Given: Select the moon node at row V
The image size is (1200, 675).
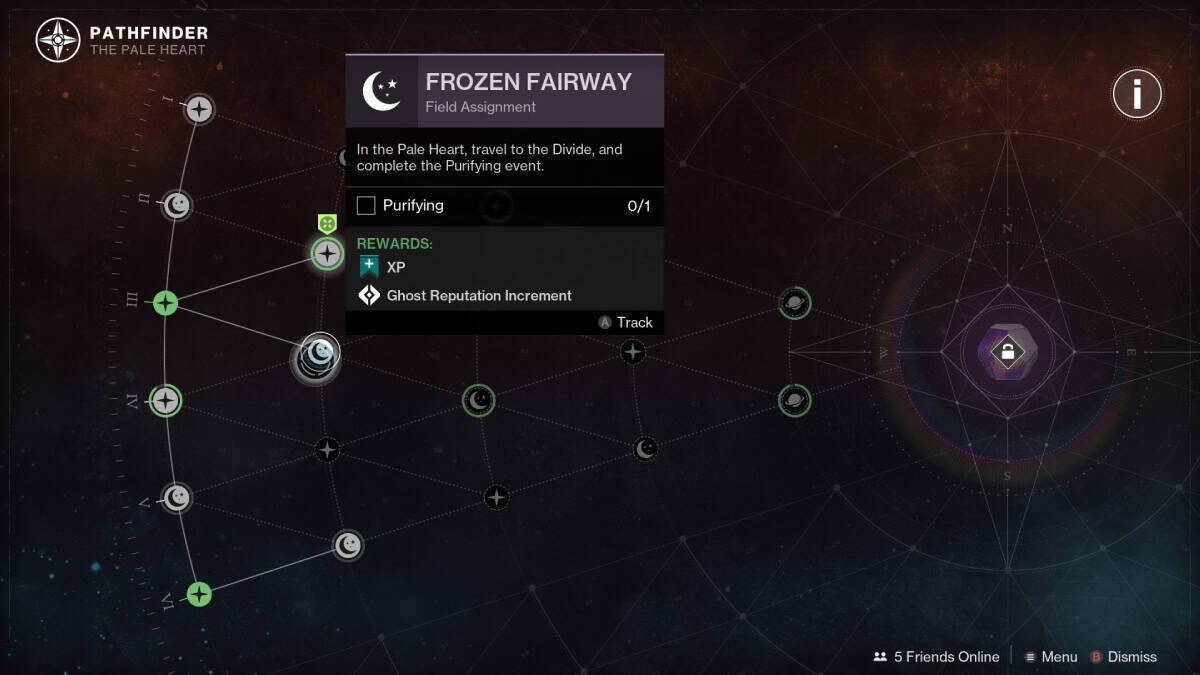Looking at the screenshot, I should tap(177, 497).
